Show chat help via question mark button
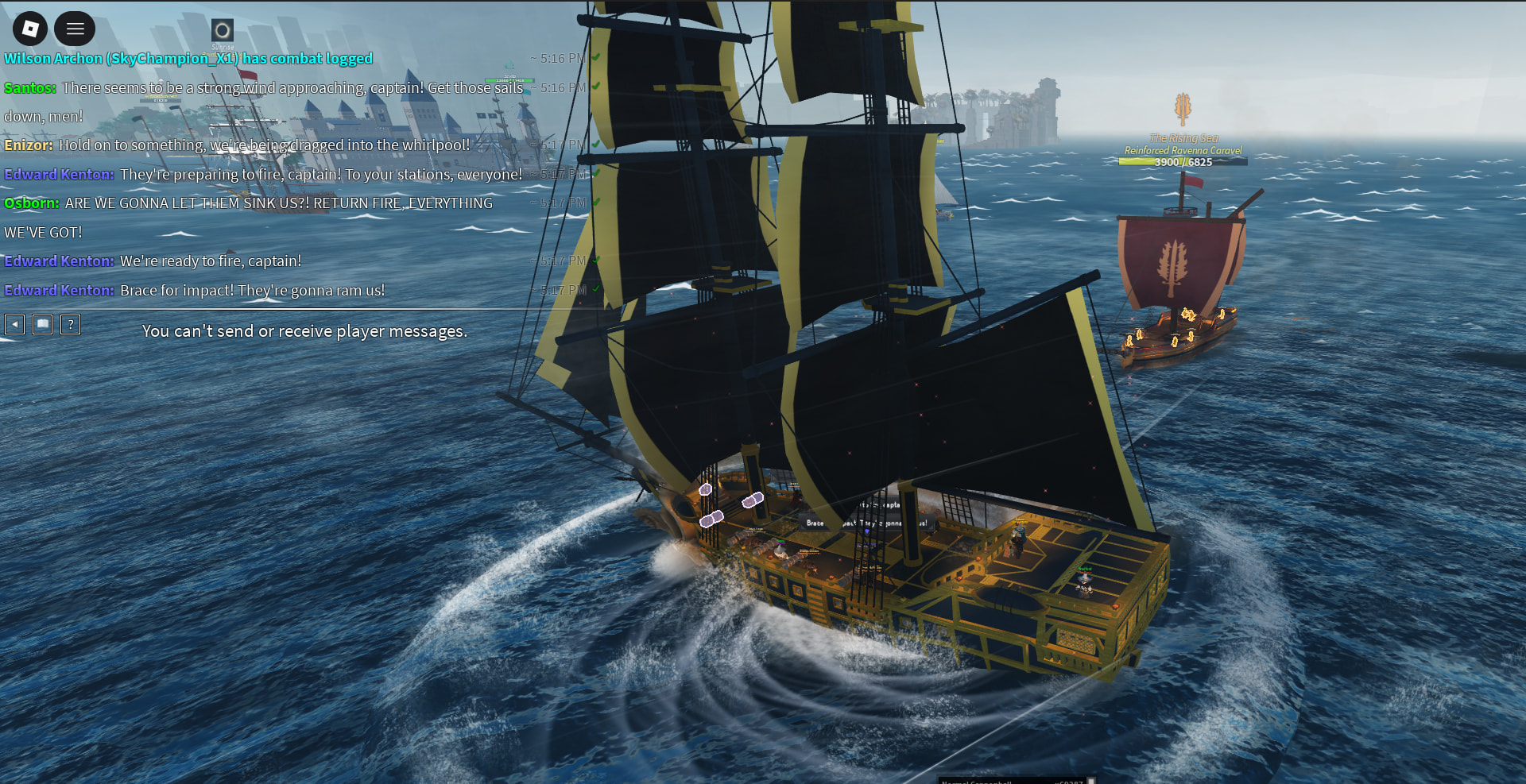The image size is (1526, 784). click(x=71, y=324)
